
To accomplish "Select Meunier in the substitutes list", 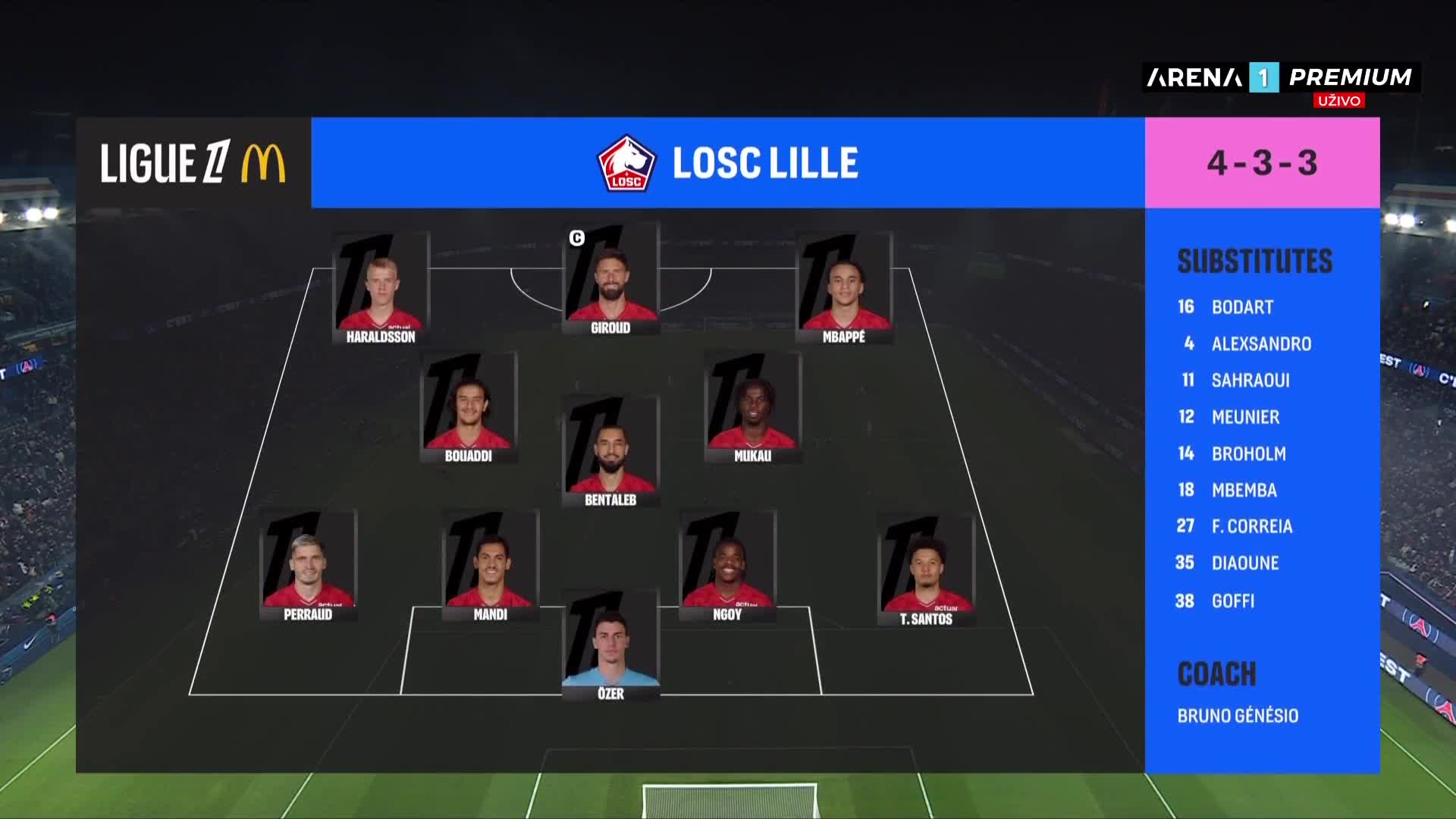I will [1244, 417].
